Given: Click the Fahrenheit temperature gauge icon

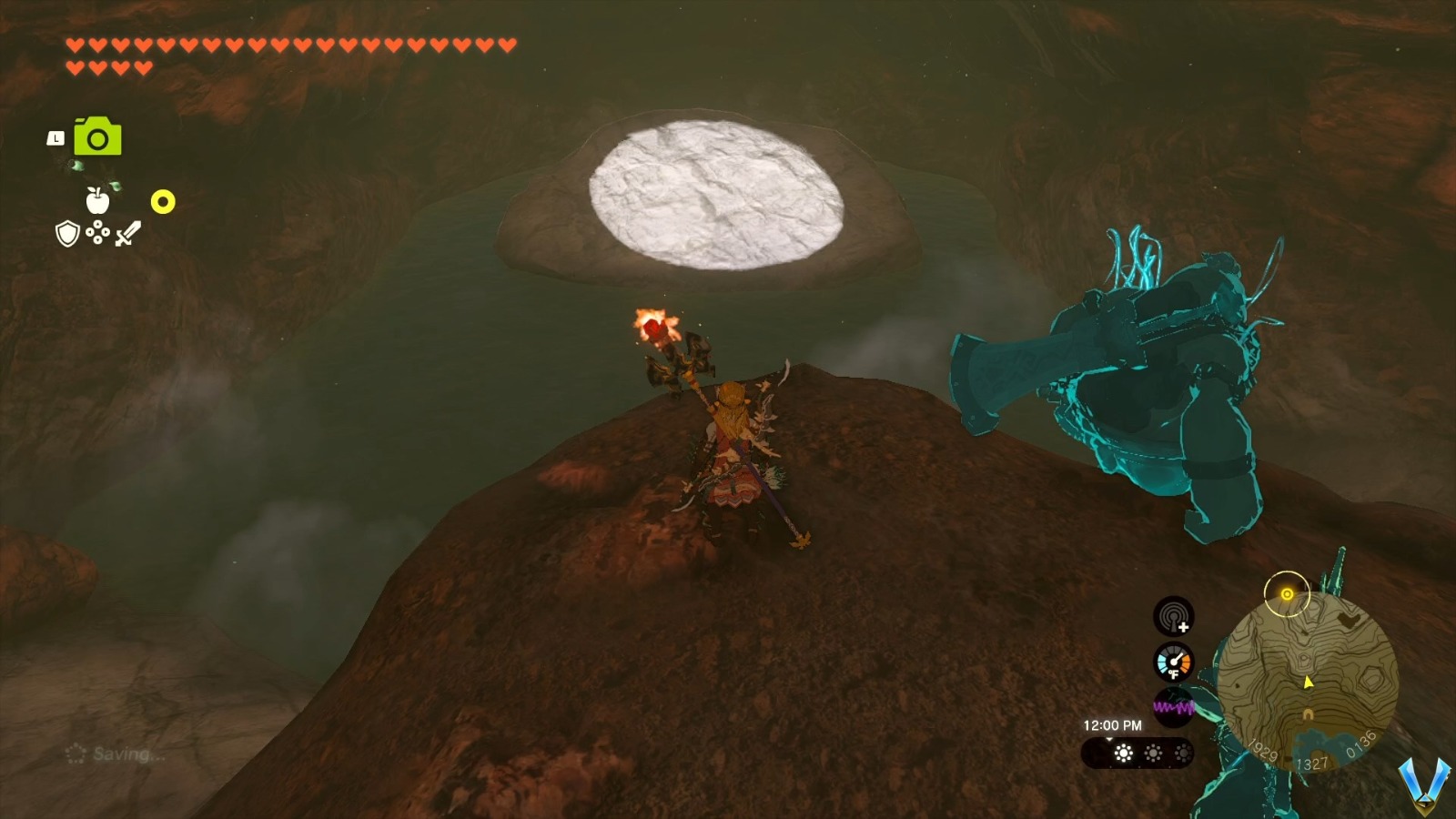Looking at the screenshot, I should click(1176, 662).
